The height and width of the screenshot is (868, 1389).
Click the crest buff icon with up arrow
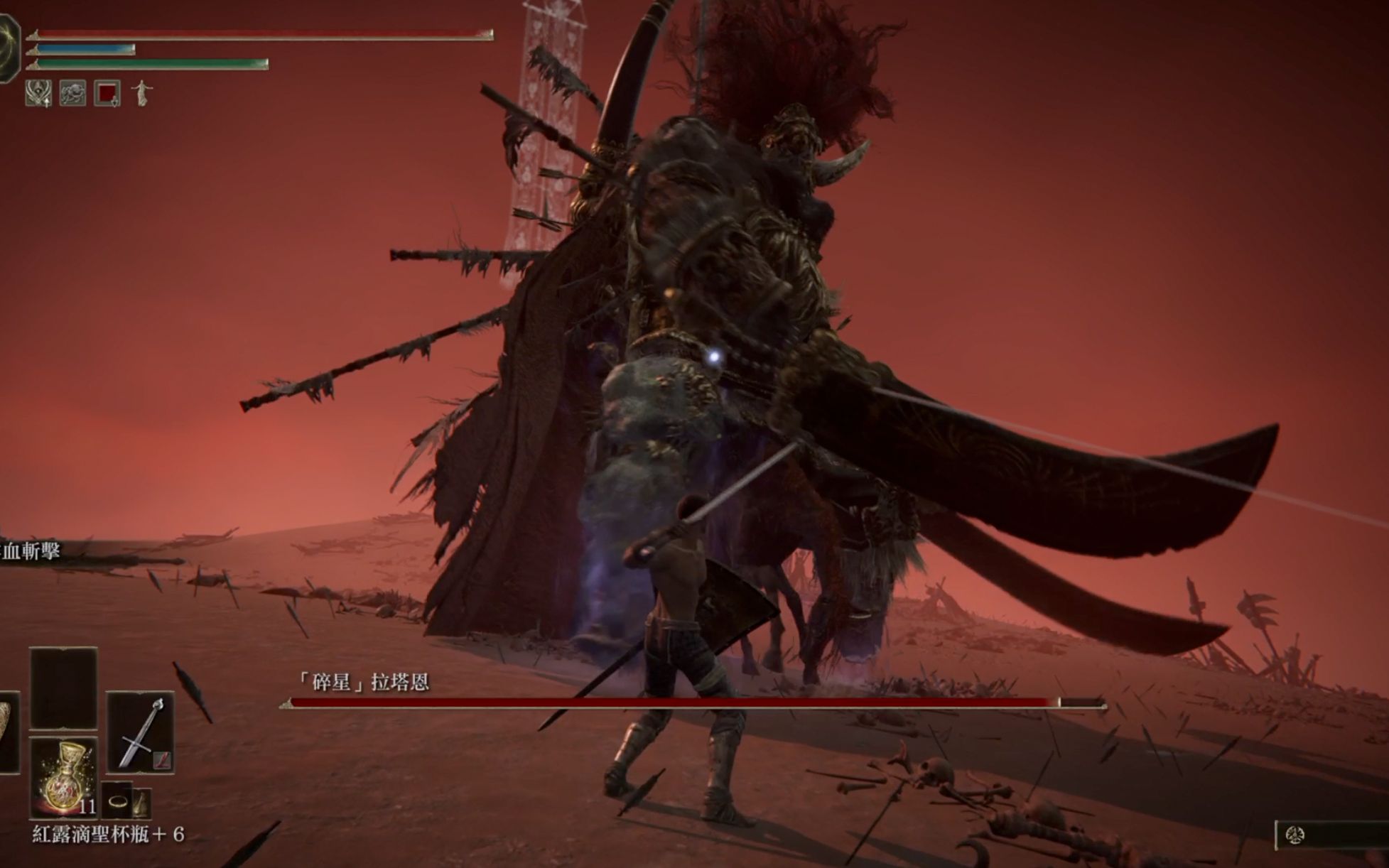pyautogui.click(x=38, y=93)
